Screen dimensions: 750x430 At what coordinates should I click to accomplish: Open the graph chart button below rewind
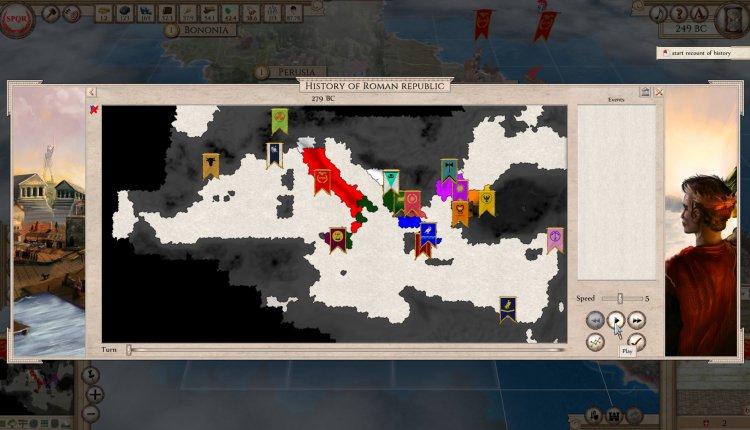tap(595, 342)
